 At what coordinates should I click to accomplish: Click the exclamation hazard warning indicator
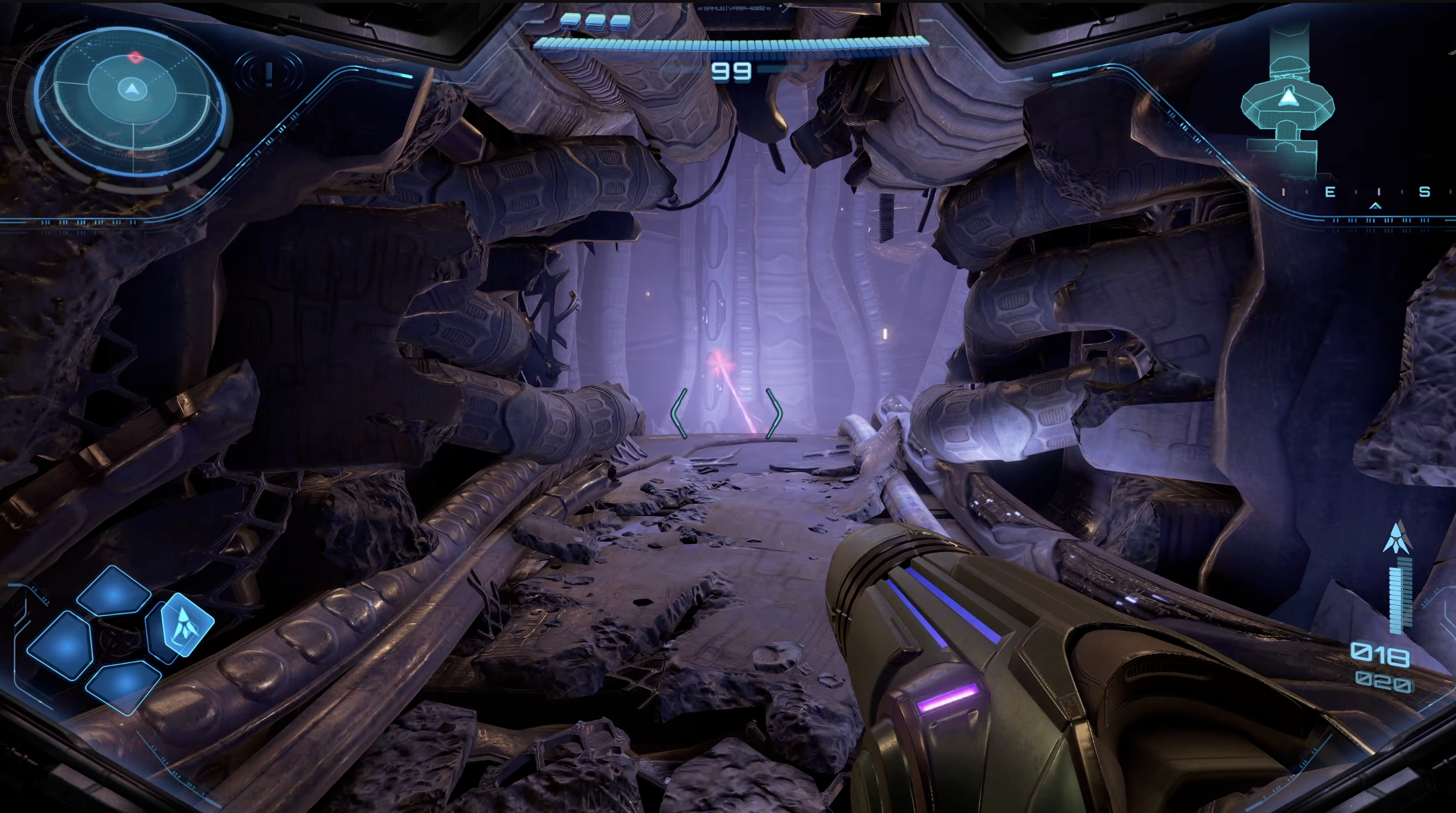(x=269, y=73)
